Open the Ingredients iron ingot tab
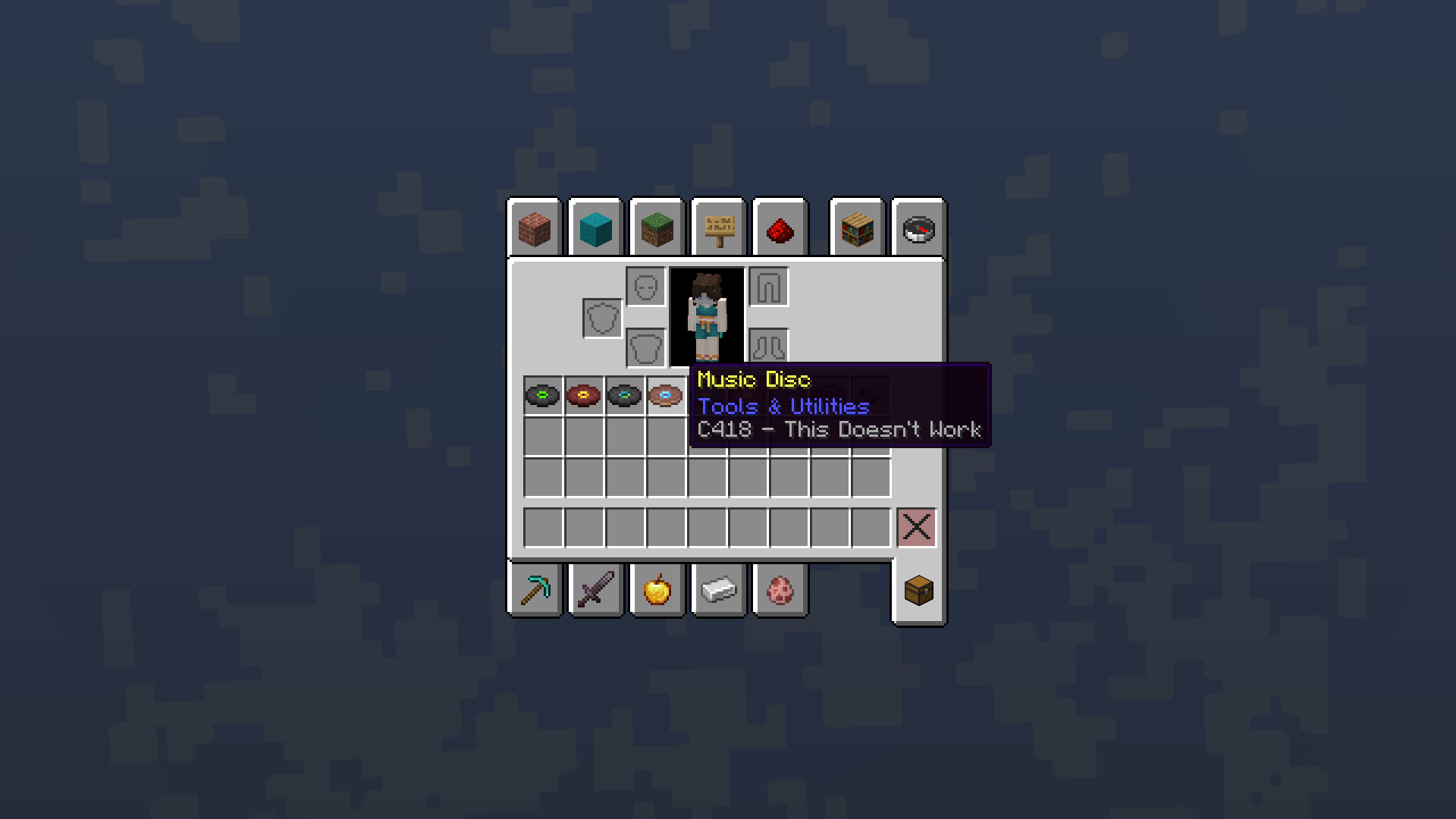Screen dimensions: 1456x819 718,590
